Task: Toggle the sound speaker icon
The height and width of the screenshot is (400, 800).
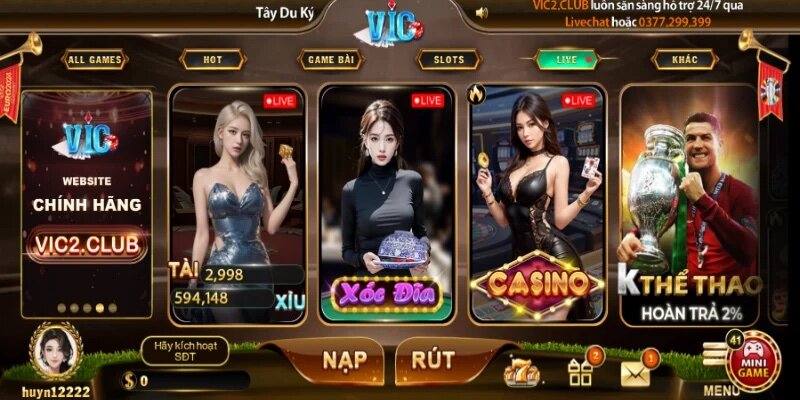Action: tap(482, 13)
